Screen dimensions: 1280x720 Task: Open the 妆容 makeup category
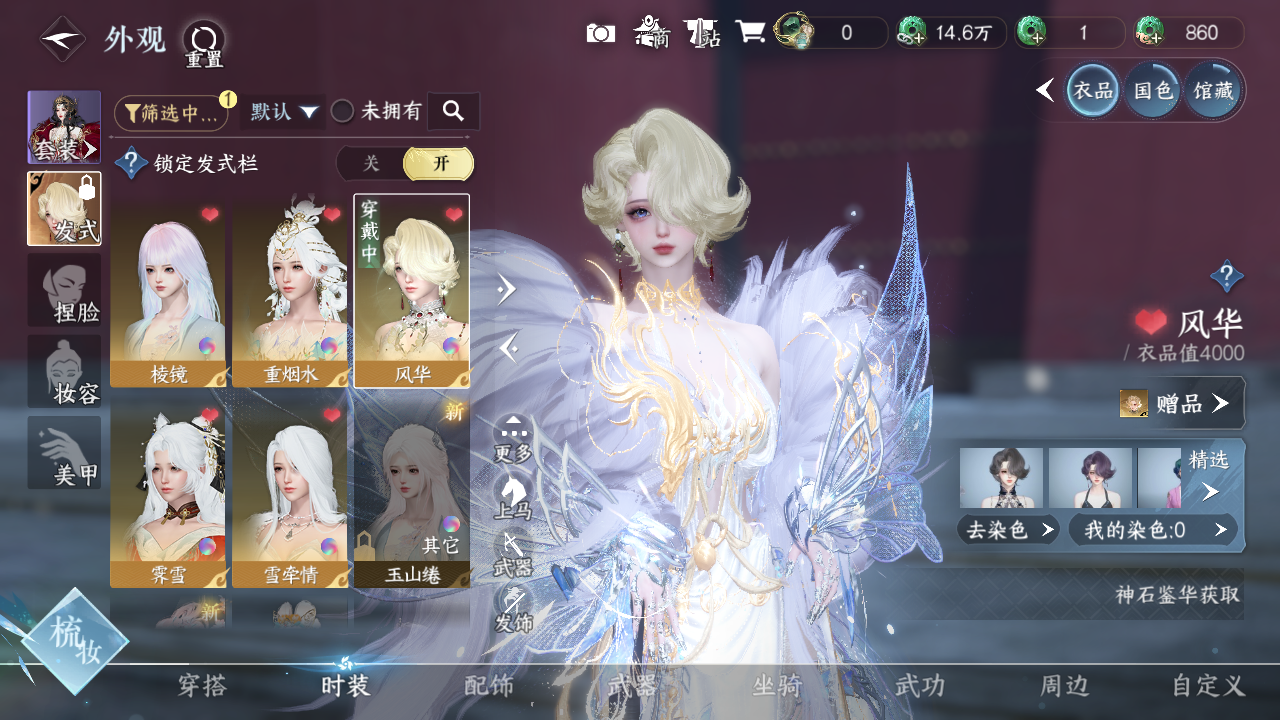(x=65, y=372)
